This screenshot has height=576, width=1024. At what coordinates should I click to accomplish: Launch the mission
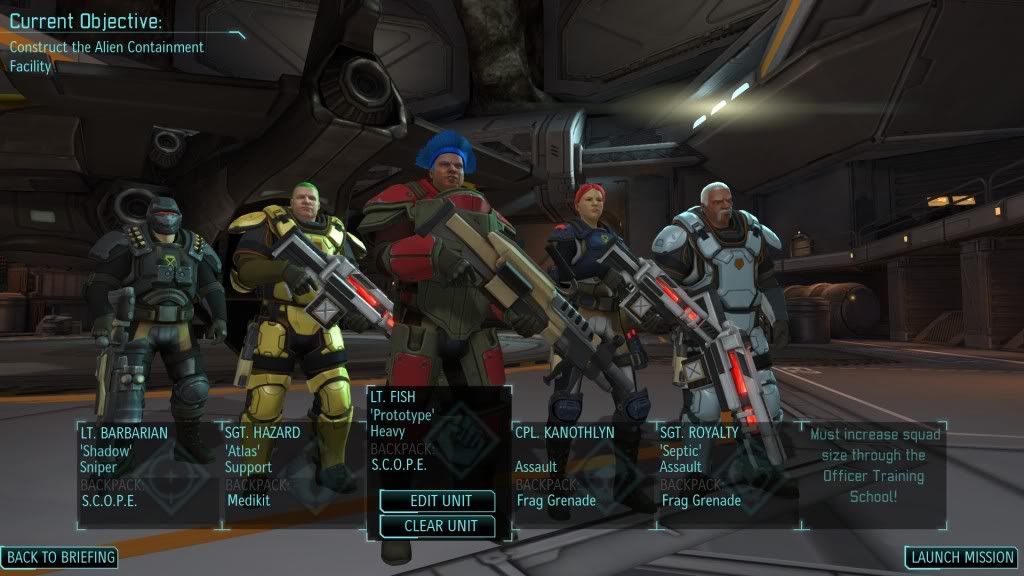tap(961, 557)
